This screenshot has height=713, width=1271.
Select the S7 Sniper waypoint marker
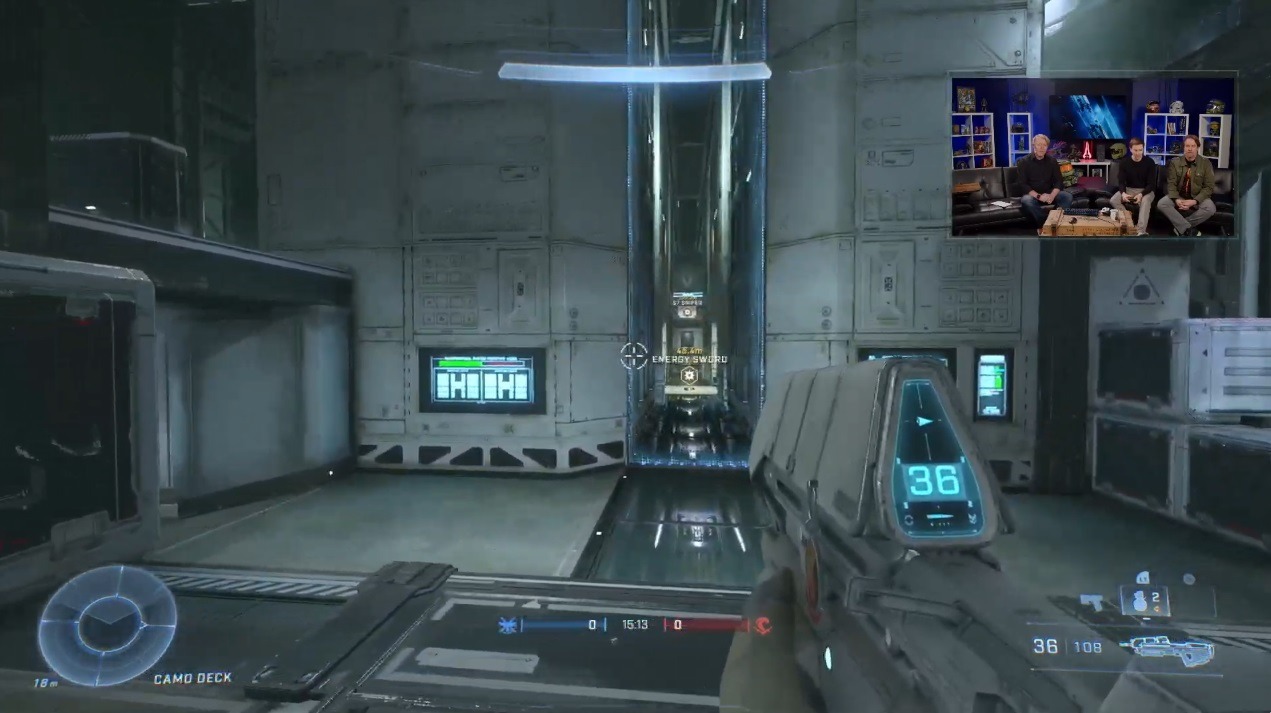(x=687, y=310)
